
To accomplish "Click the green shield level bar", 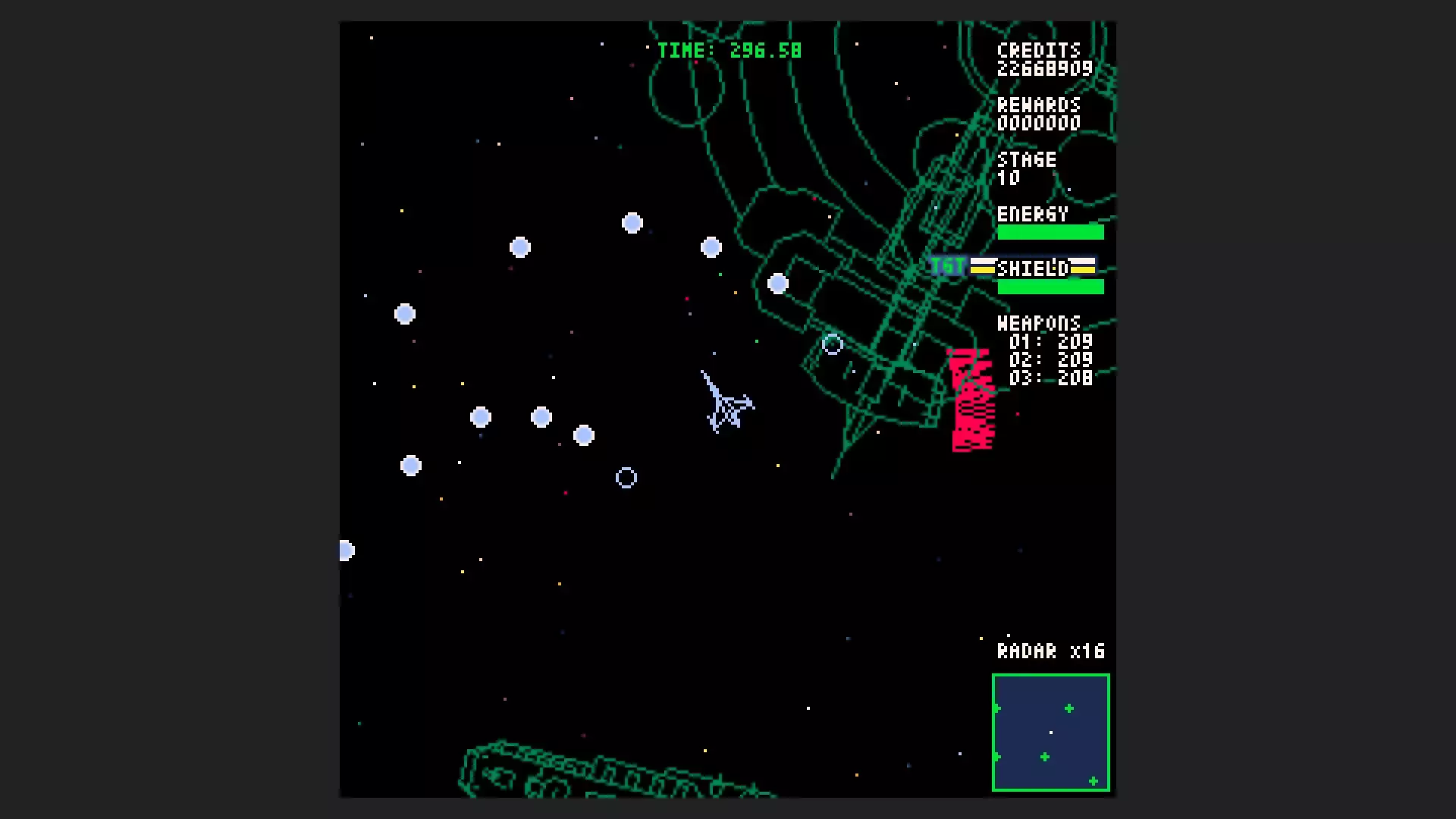I will [x=1051, y=287].
